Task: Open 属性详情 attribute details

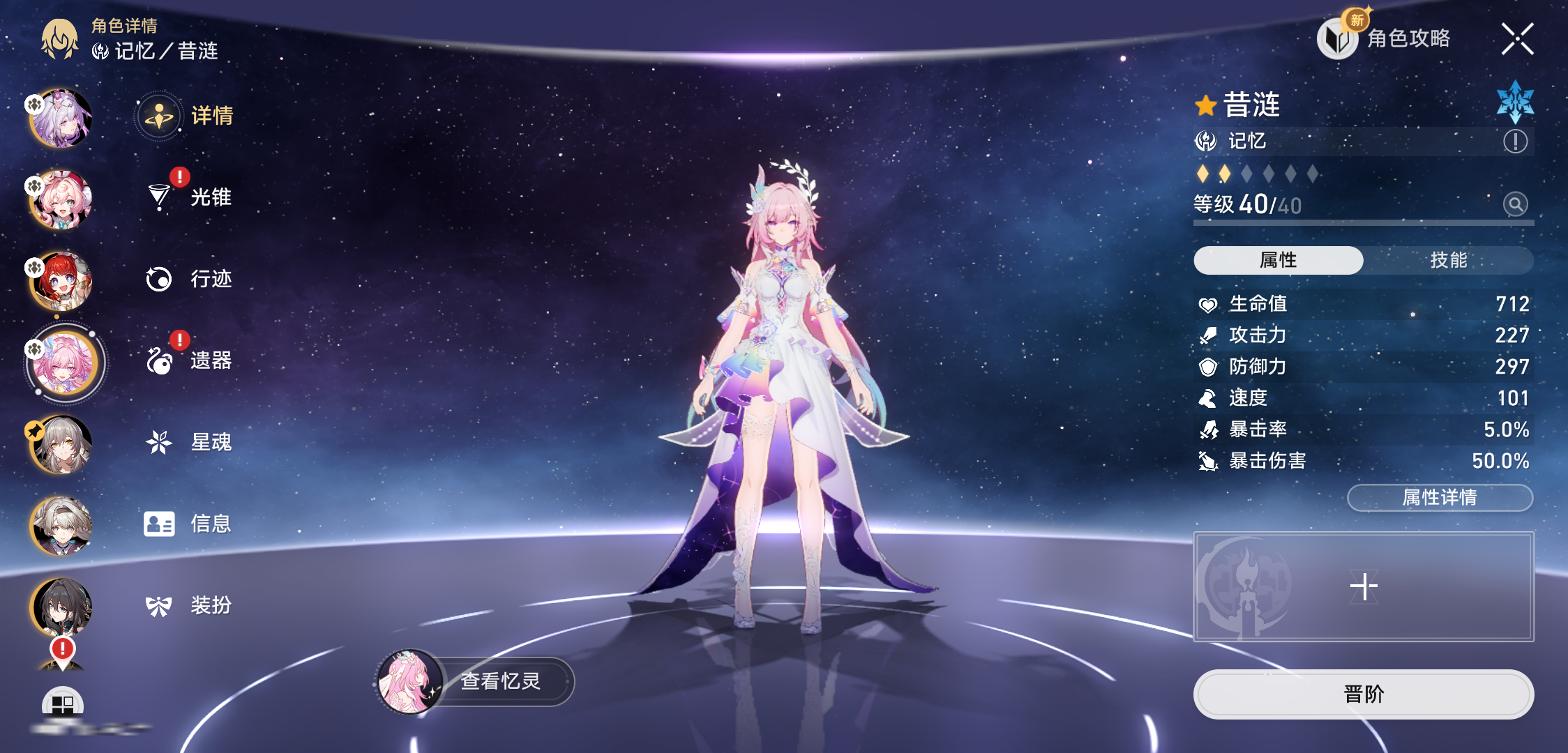Action: coord(1440,498)
